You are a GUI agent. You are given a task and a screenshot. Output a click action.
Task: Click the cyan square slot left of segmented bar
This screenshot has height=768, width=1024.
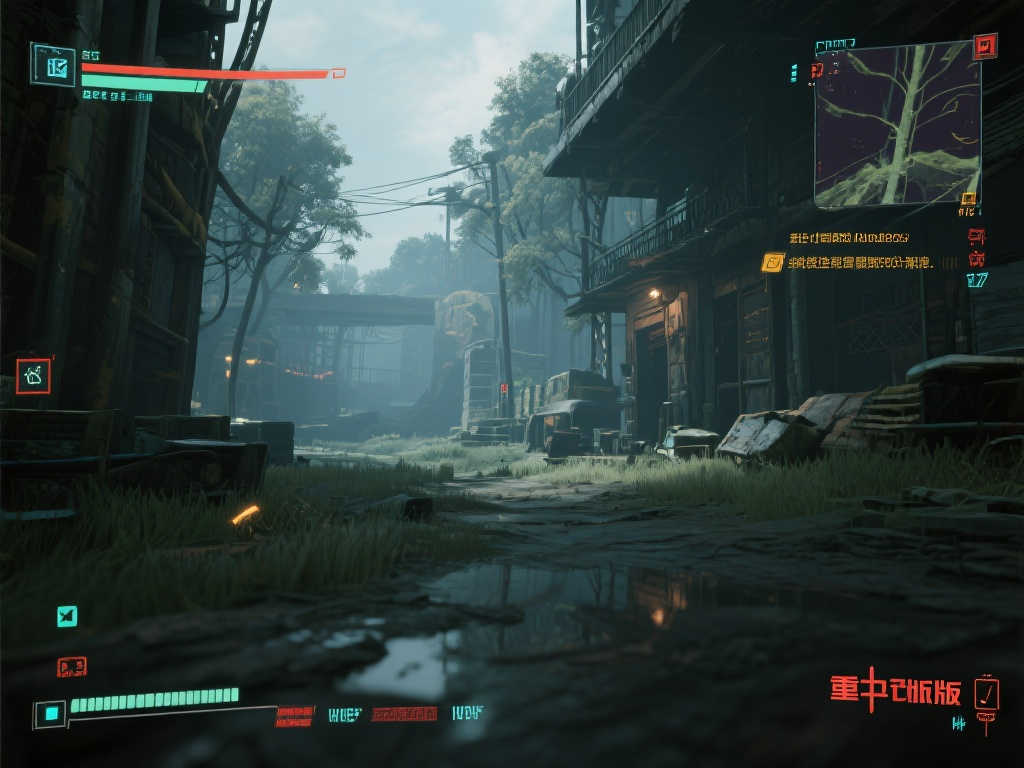click(50, 714)
